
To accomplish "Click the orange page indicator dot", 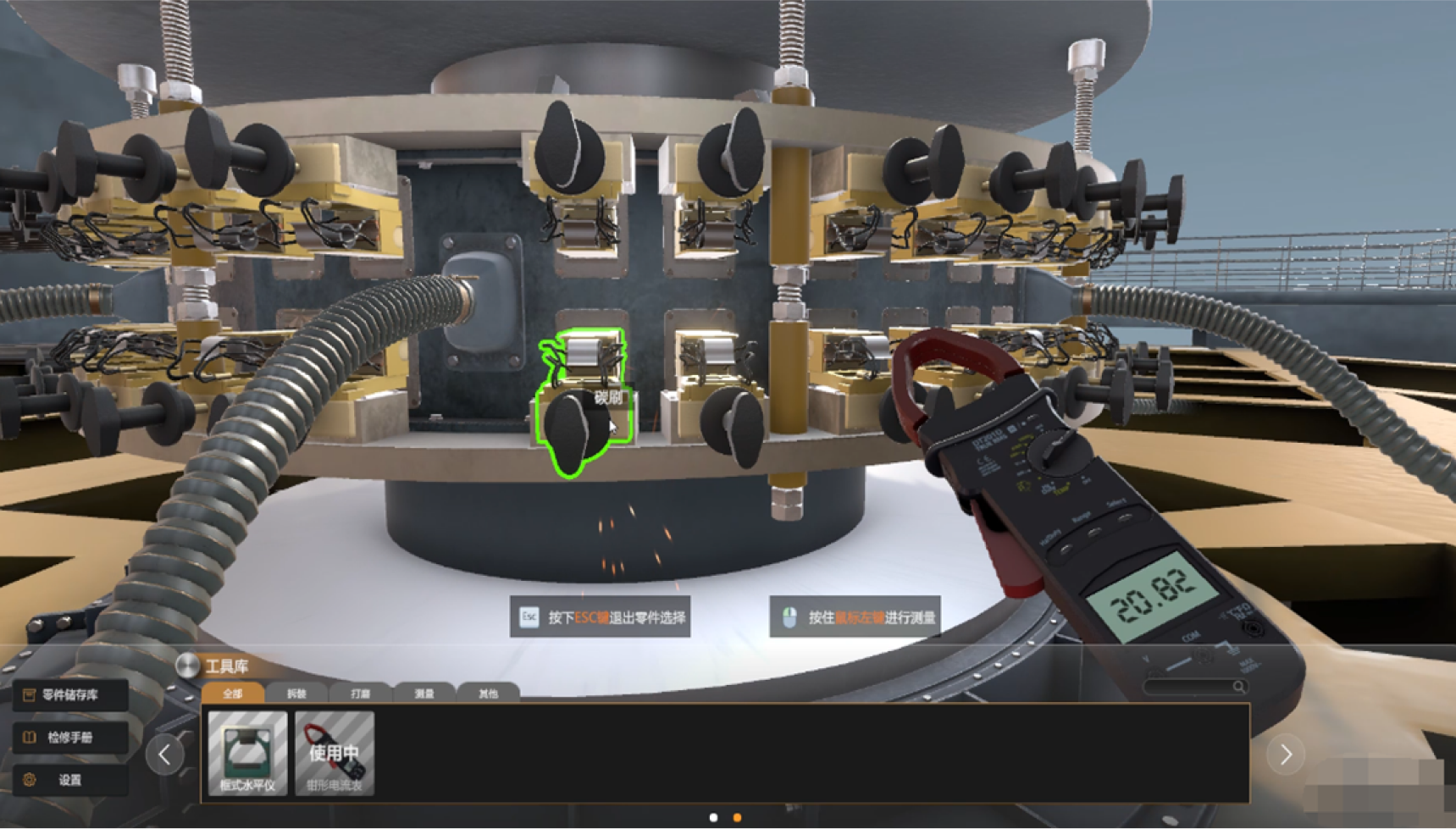I will click(737, 817).
